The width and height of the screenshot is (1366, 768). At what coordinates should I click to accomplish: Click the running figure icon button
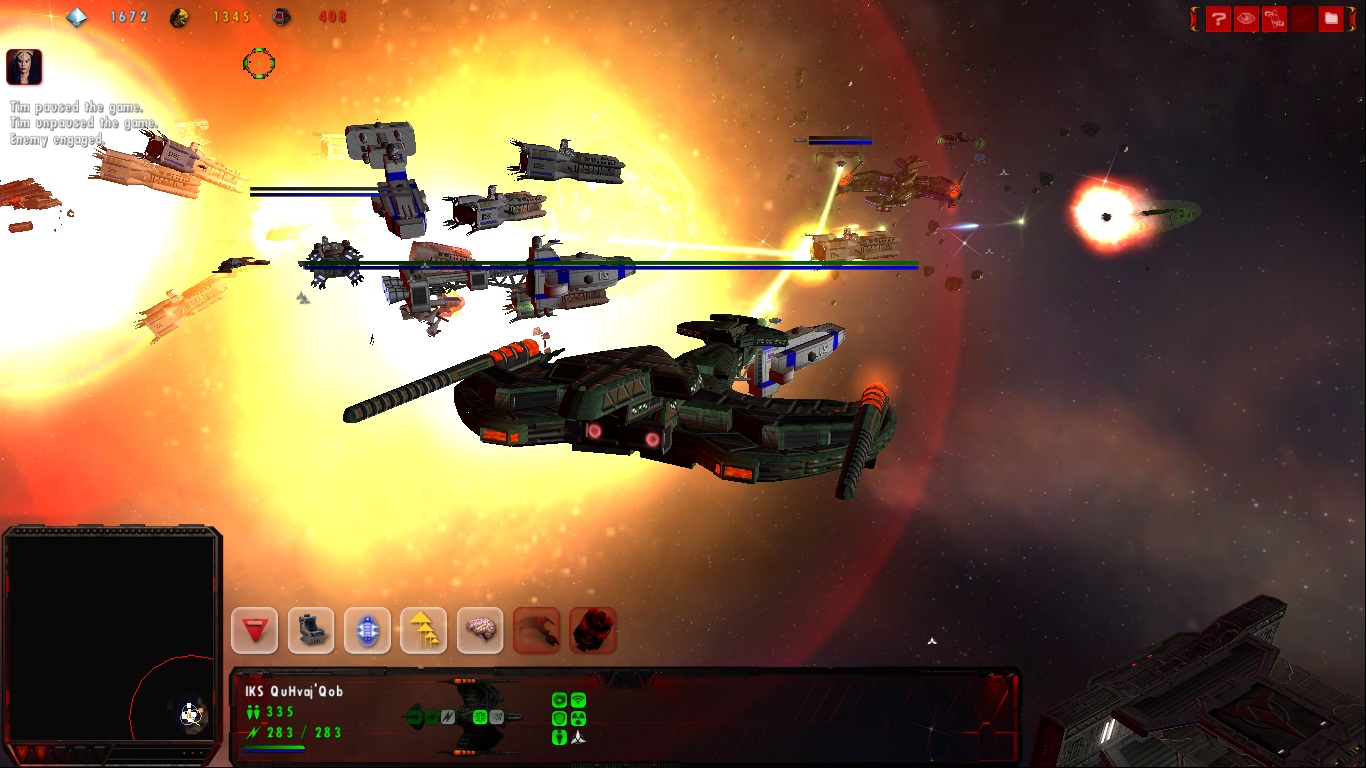click(1274, 19)
